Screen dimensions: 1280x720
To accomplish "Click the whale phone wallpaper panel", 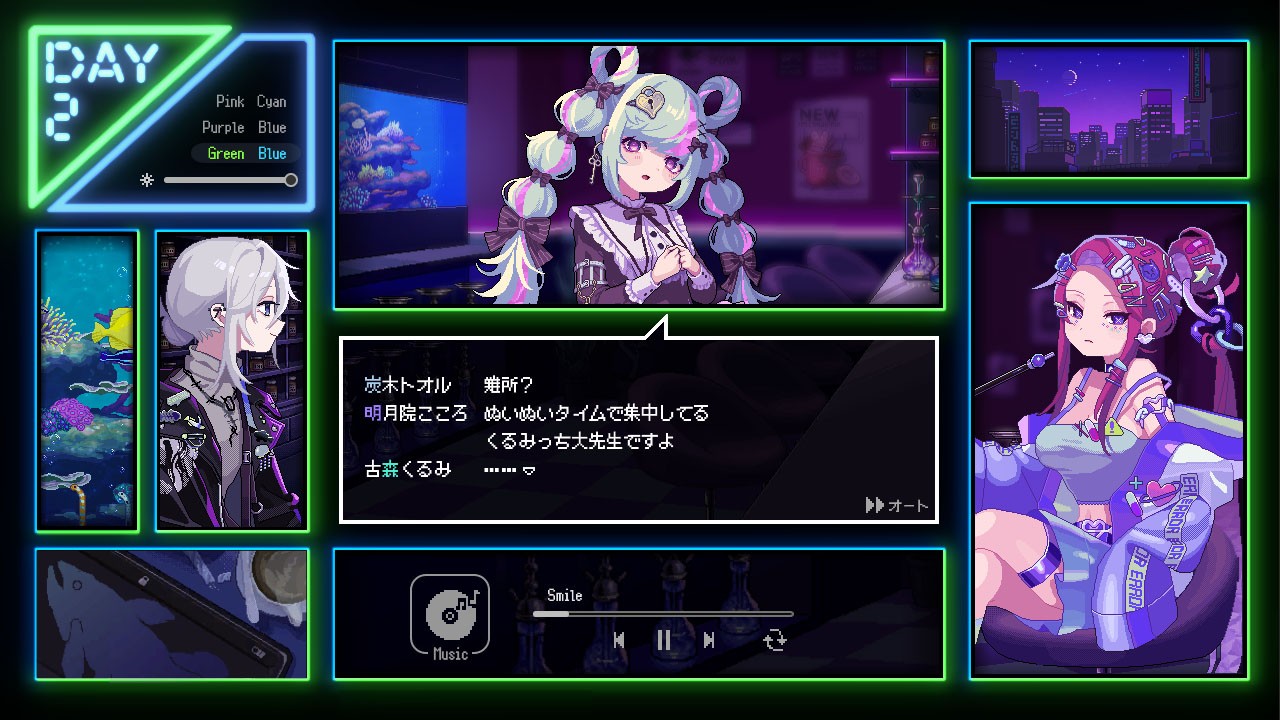I will [x=171, y=615].
